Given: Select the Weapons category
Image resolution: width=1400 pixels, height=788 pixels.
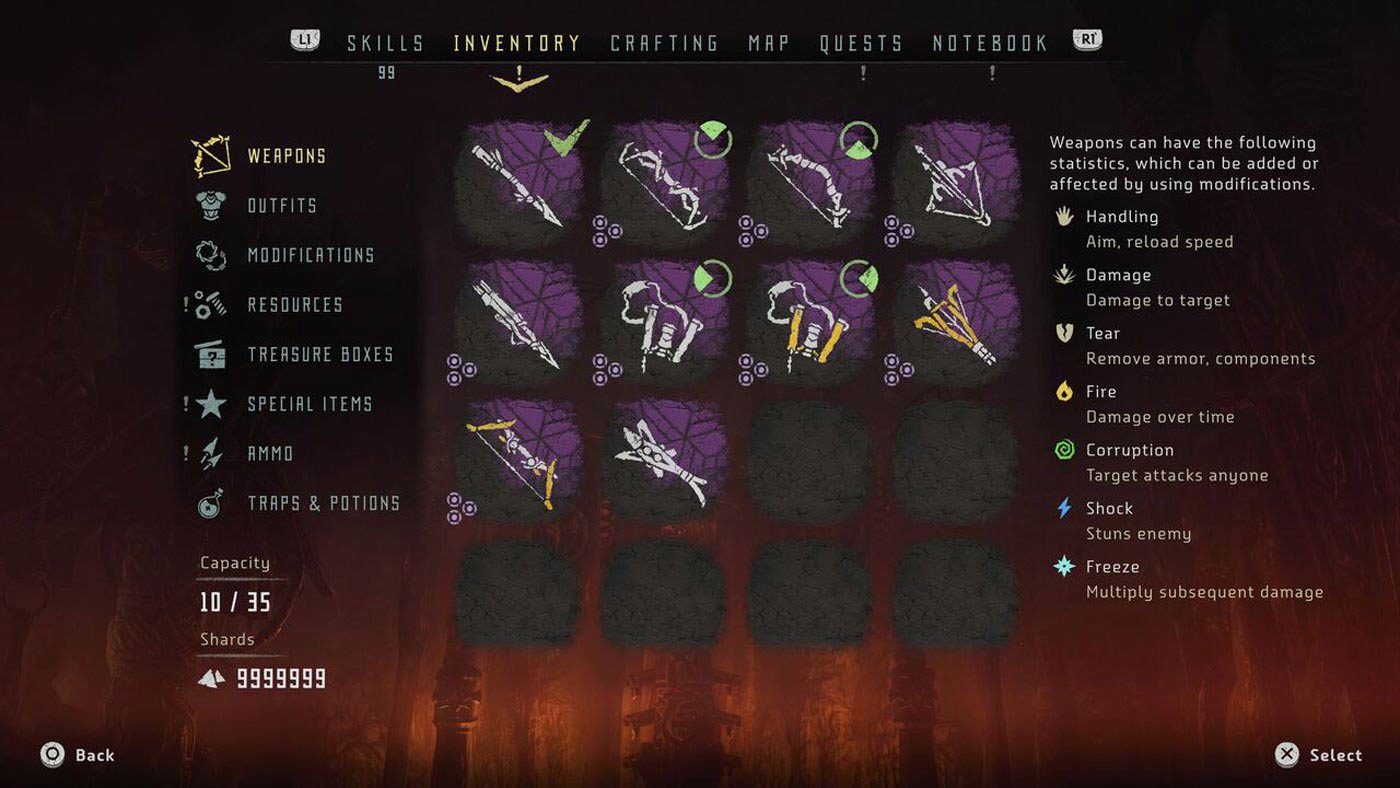Looking at the screenshot, I should pyautogui.click(x=286, y=156).
